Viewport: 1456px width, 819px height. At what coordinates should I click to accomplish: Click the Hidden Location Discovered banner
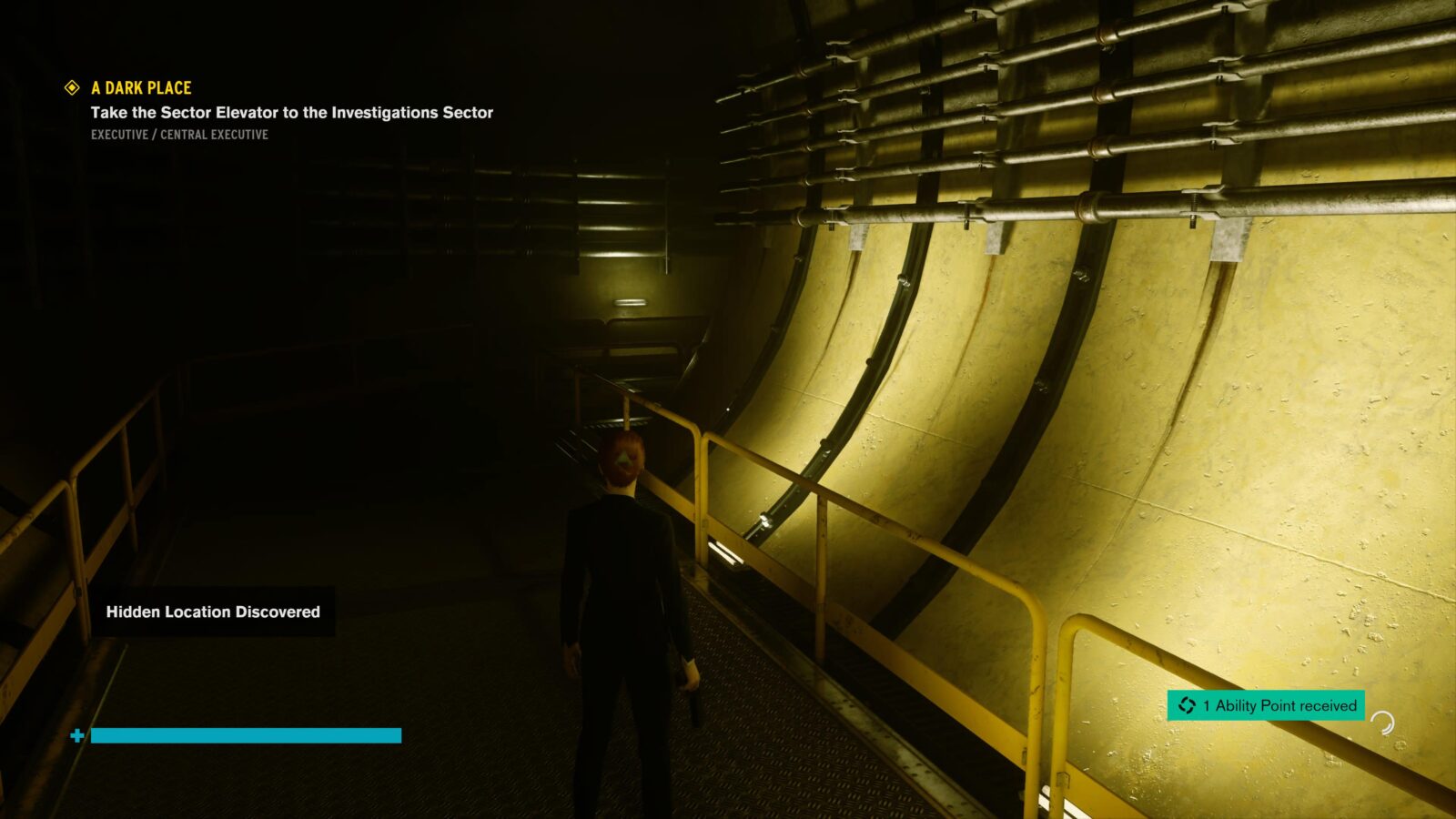click(214, 612)
